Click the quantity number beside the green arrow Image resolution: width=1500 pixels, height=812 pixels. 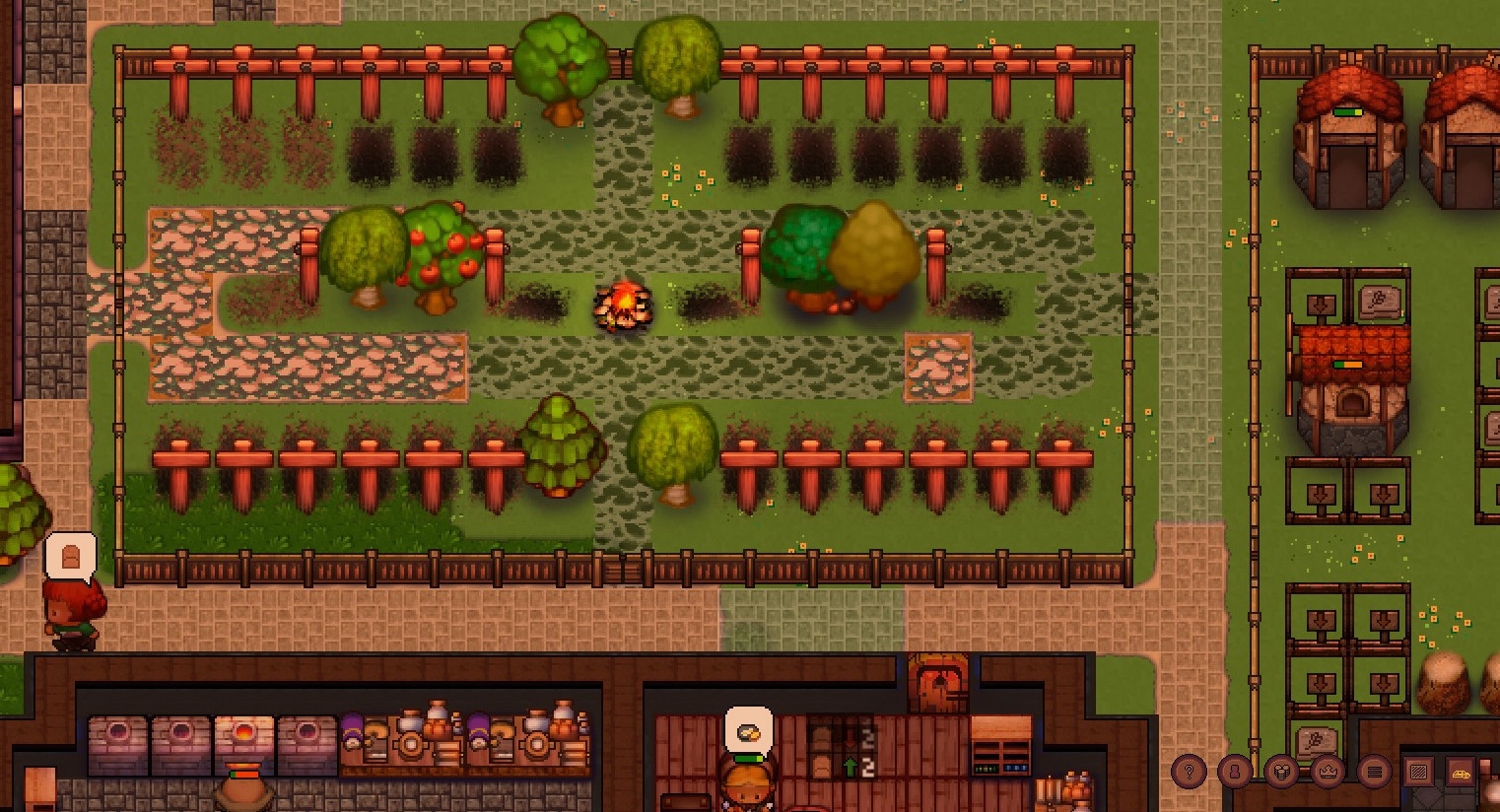tap(869, 767)
